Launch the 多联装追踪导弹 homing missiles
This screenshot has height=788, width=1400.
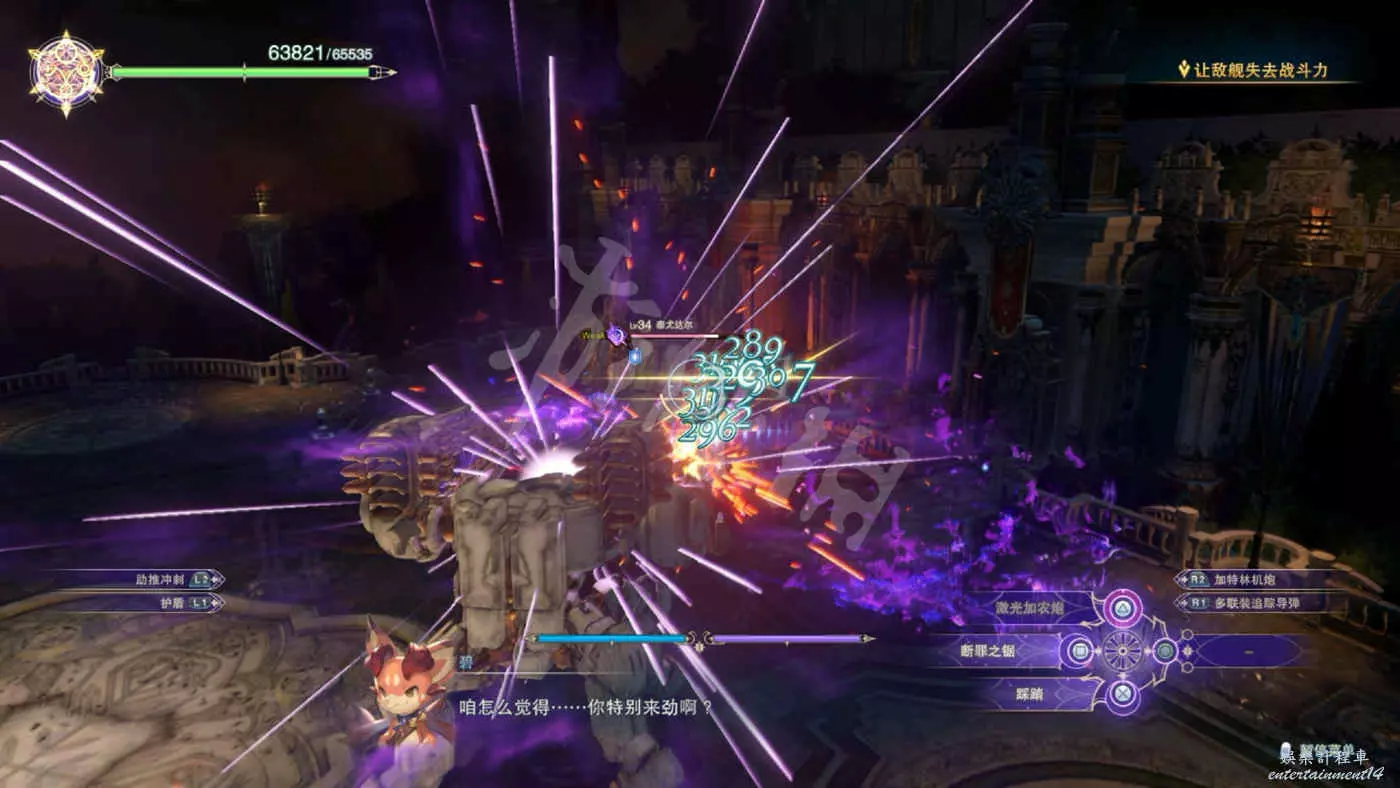[1267, 603]
